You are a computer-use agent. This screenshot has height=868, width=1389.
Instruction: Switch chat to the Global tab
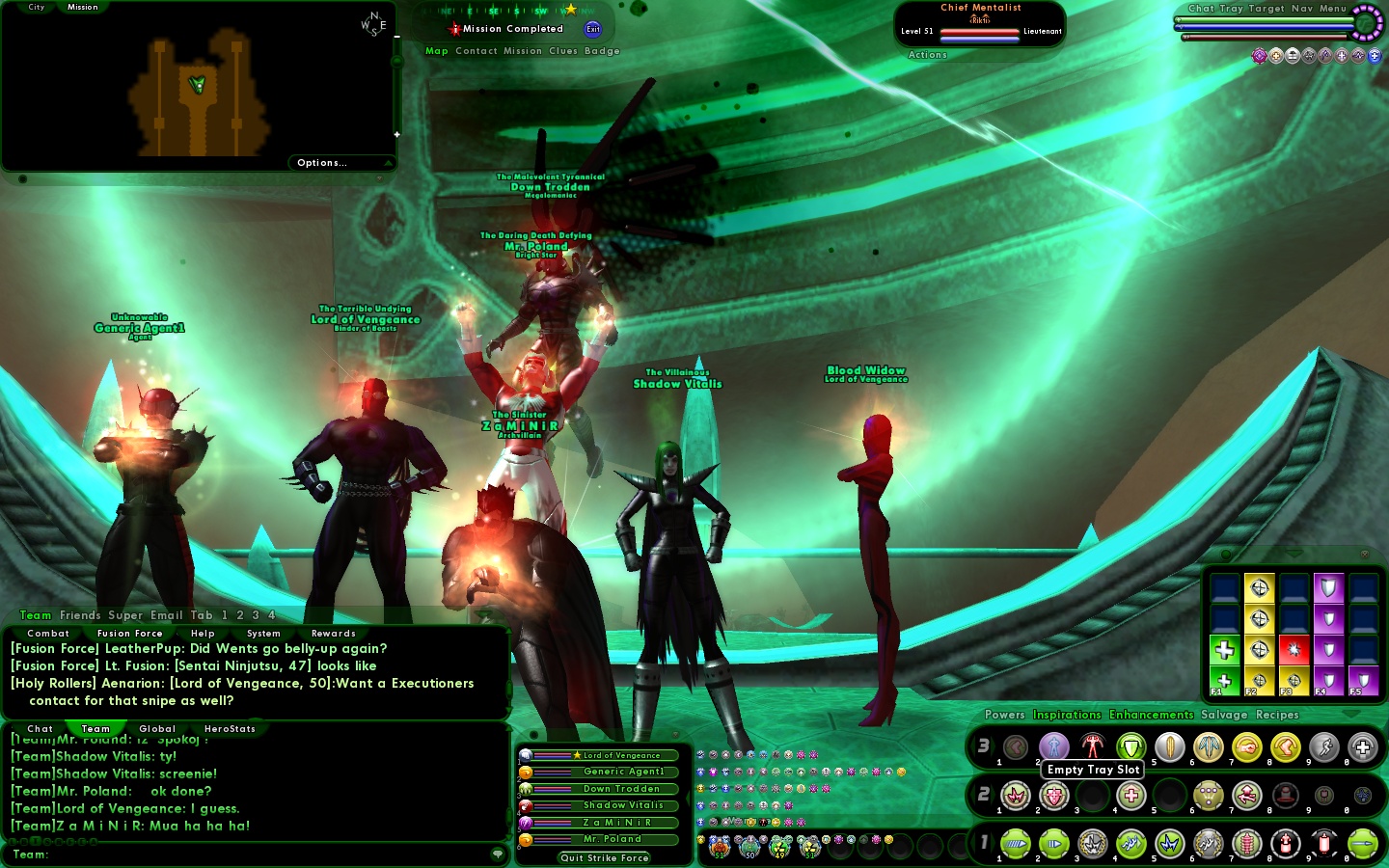pos(157,729)
